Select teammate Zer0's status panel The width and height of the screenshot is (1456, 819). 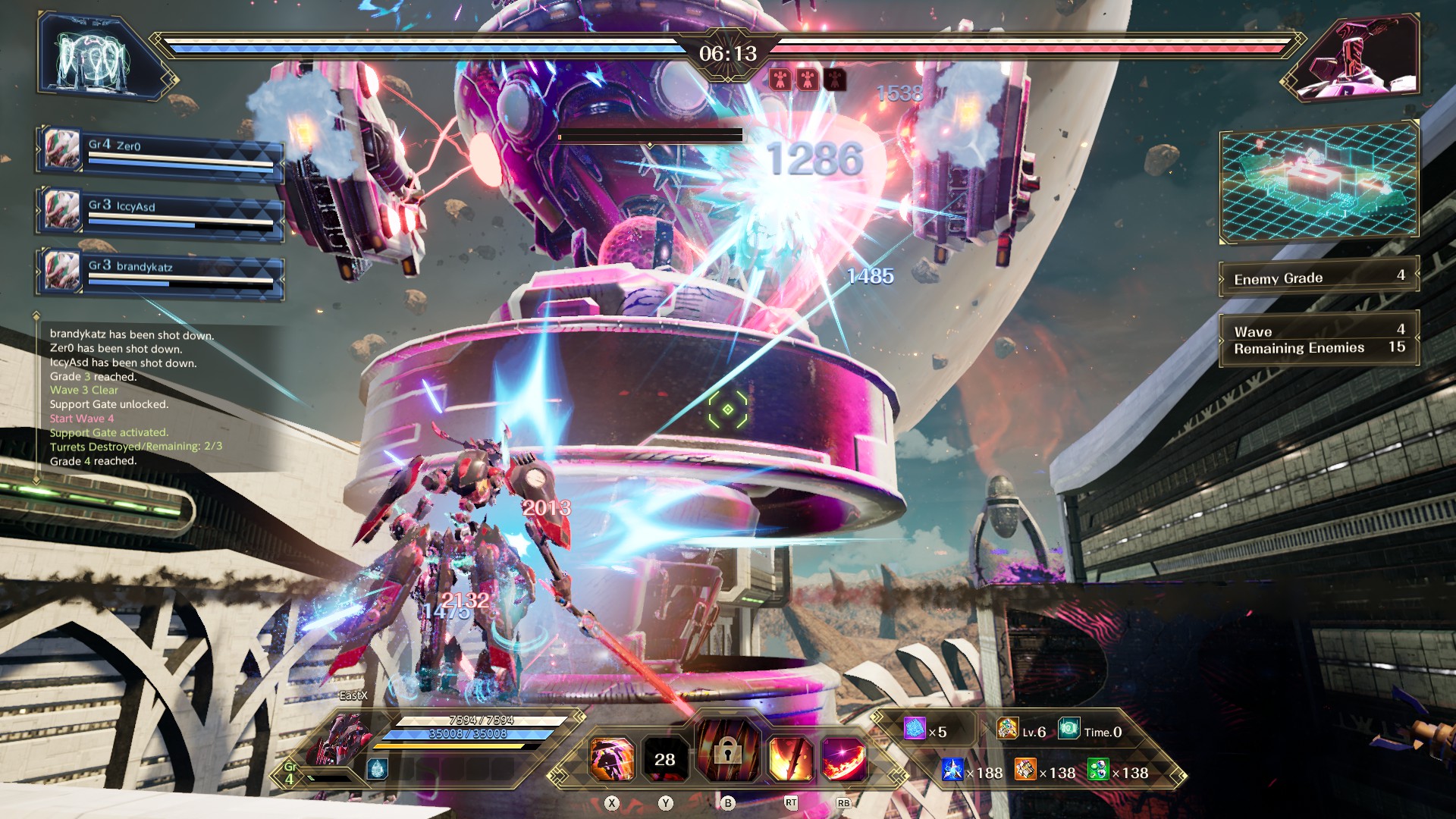160,152
